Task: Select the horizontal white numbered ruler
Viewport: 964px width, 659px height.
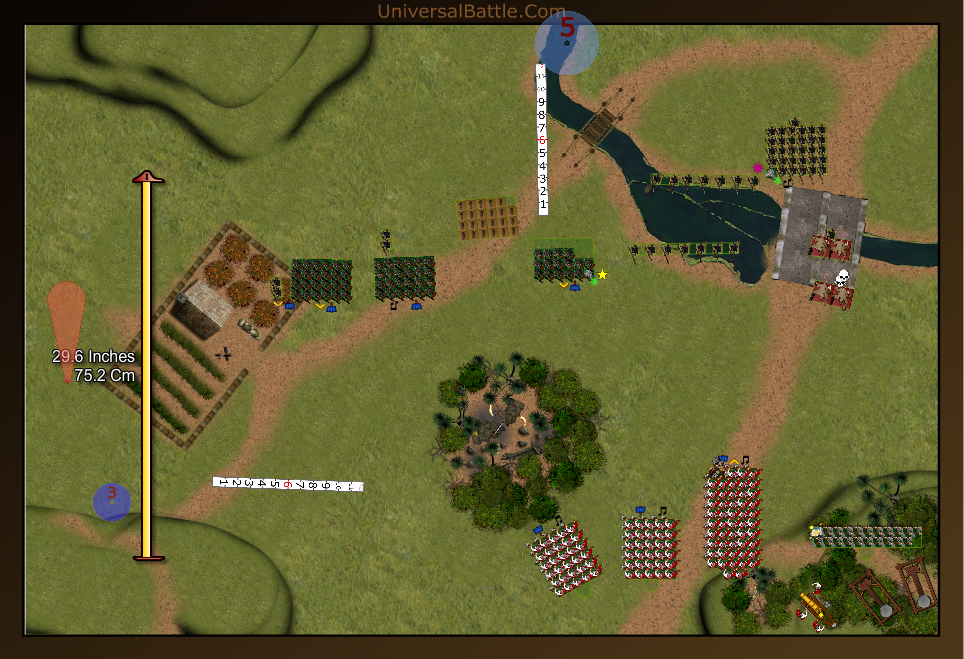Action: (288, 484)
